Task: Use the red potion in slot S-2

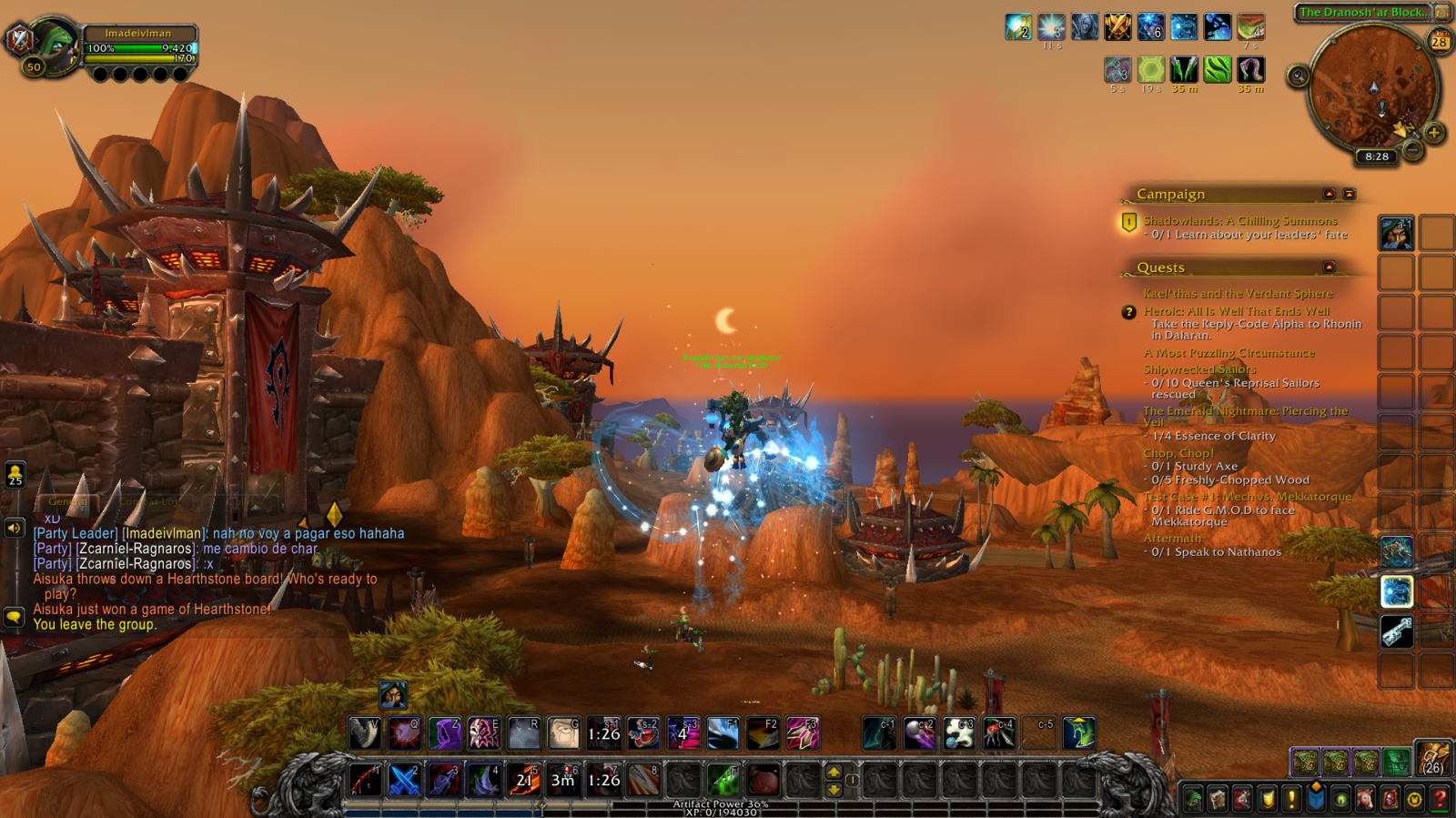Action: coord(643,733)
